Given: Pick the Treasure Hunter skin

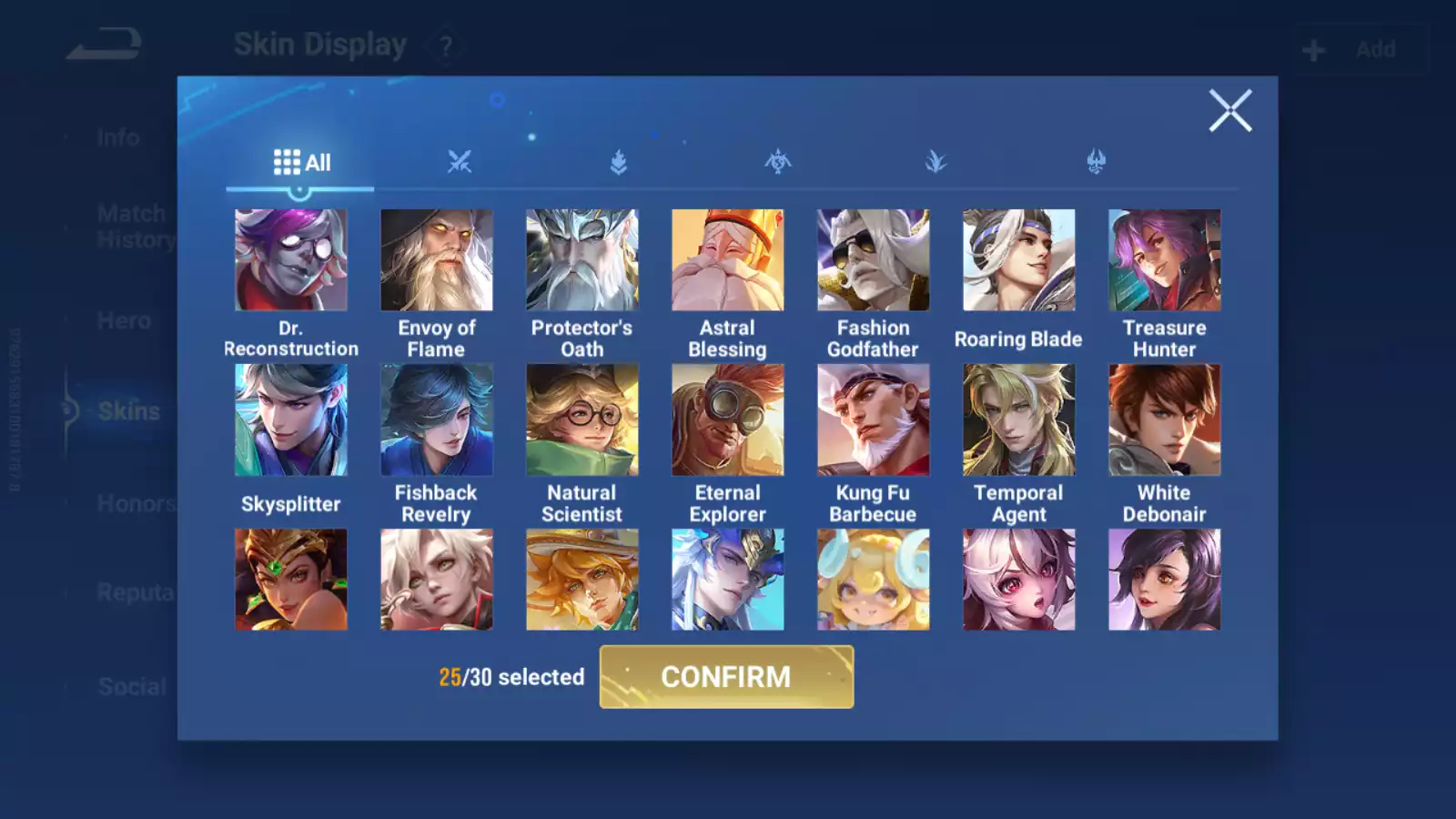Looking at the screenshot, I should coord(1165,260).
